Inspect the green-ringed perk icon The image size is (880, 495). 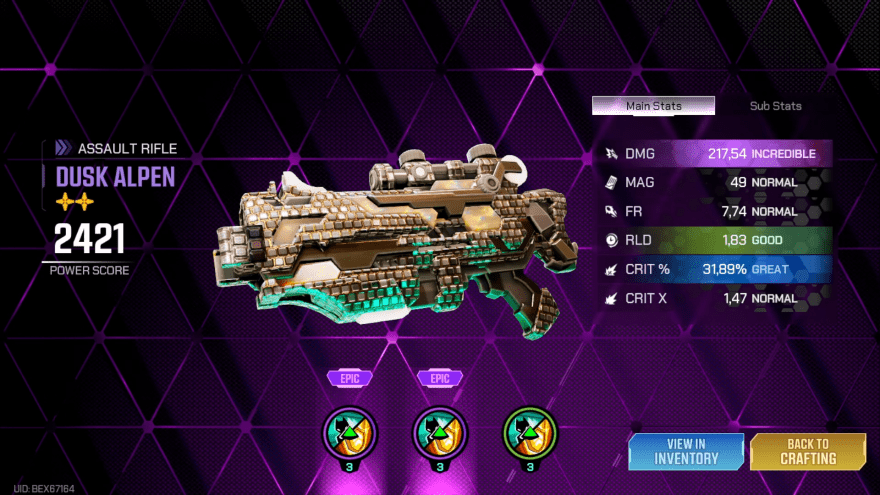pyautogui.click(x=527, y=432)
